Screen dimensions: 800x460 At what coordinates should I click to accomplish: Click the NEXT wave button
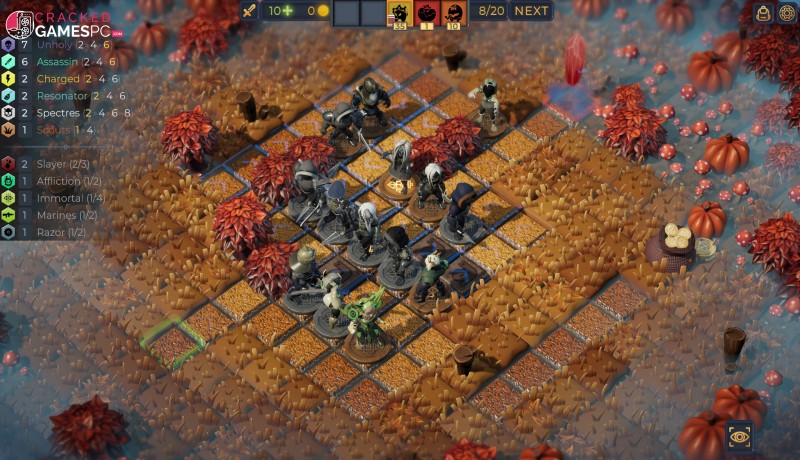point(531,11)
